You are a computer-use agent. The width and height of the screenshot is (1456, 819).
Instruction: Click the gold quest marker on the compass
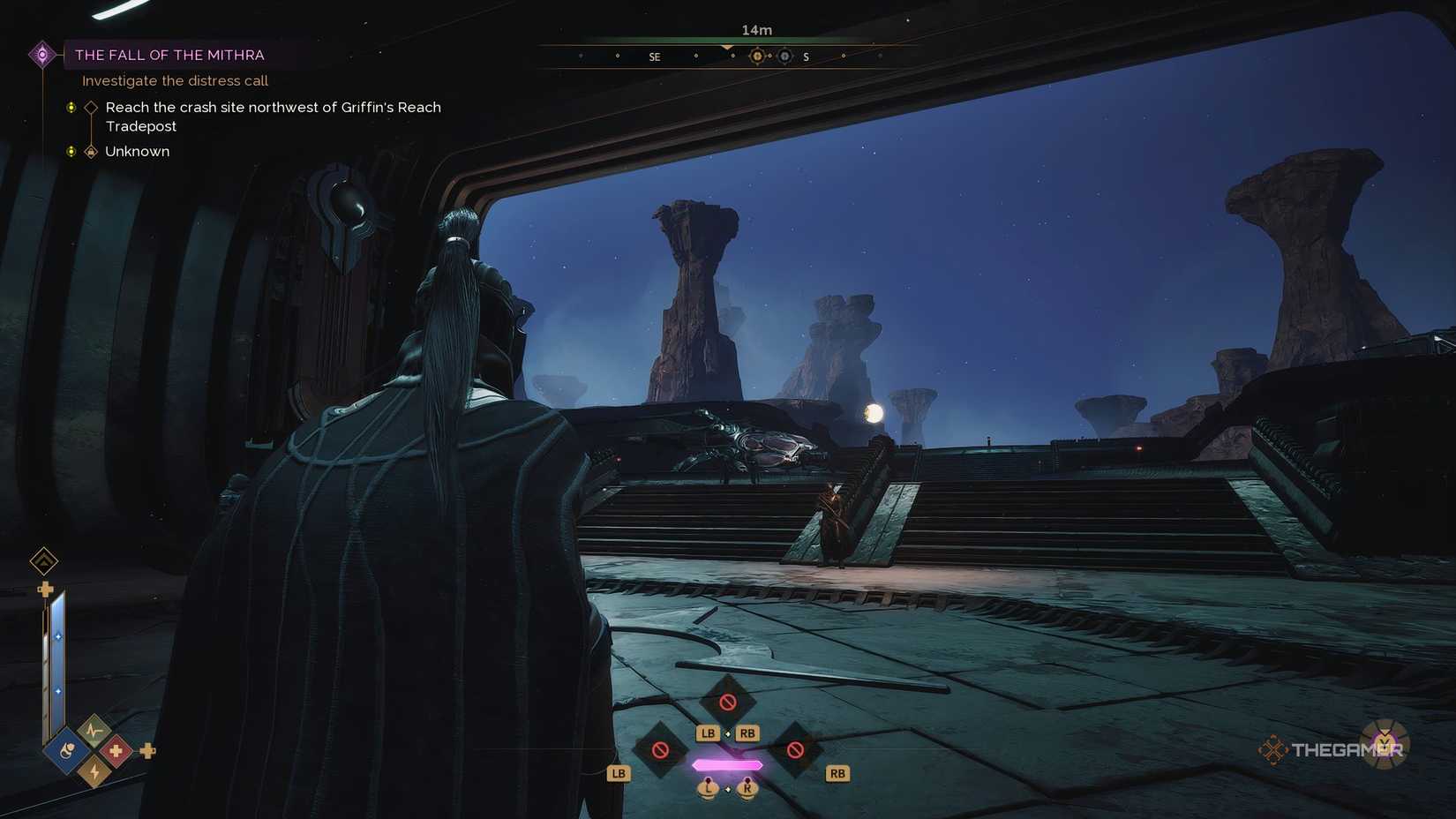(x=757, y=56)
